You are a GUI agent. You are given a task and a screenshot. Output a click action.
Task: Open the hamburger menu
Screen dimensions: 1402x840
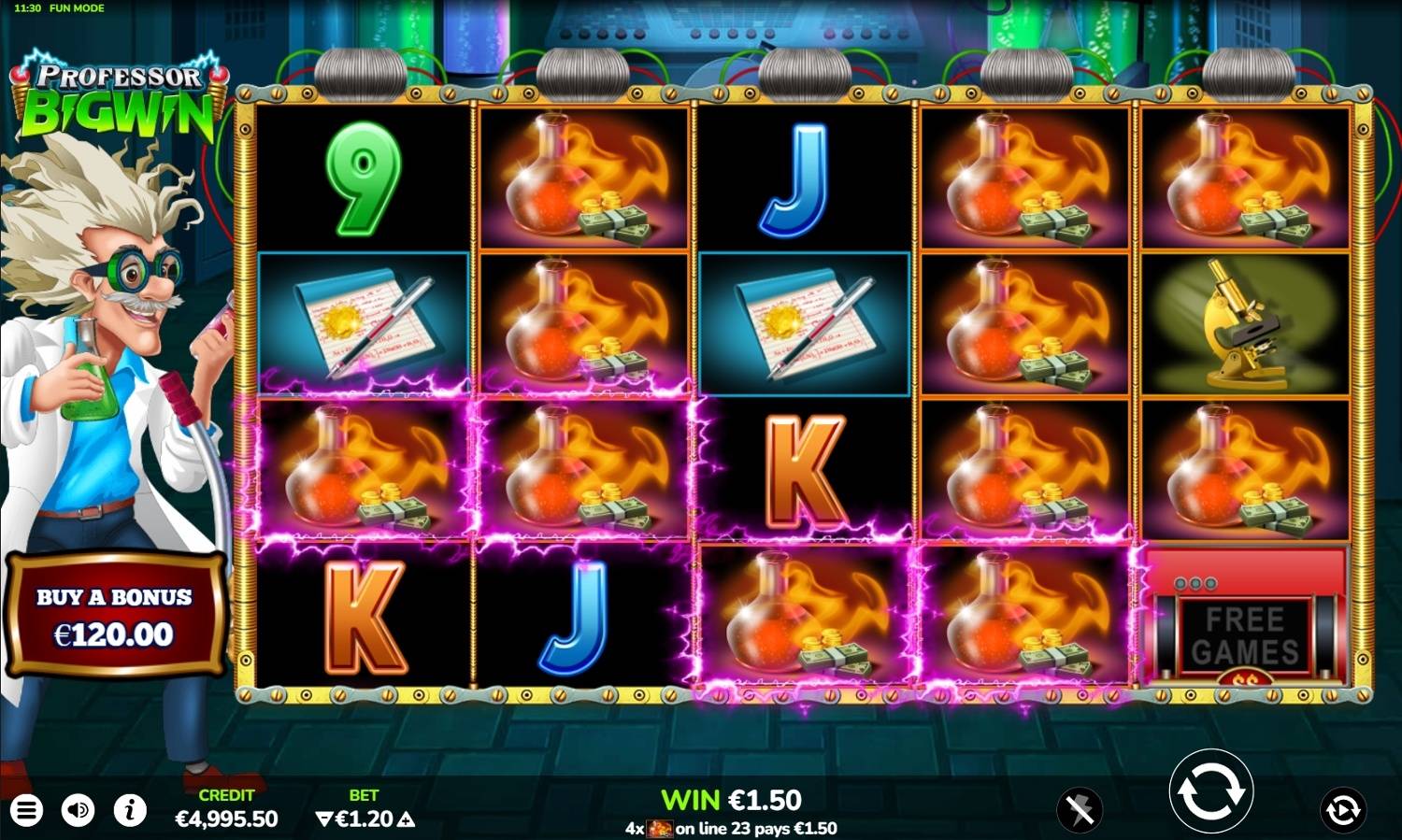coord(26,810)
